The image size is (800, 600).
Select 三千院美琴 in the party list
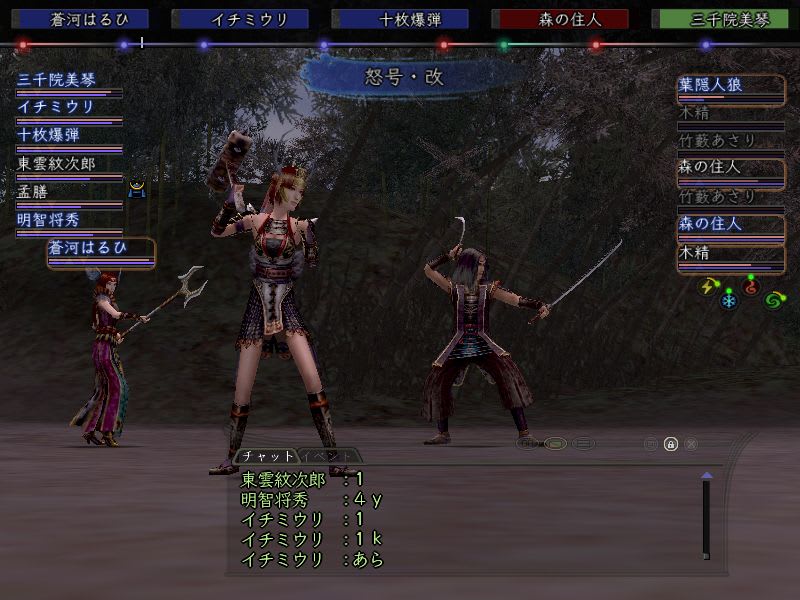(x=57, y=80)
